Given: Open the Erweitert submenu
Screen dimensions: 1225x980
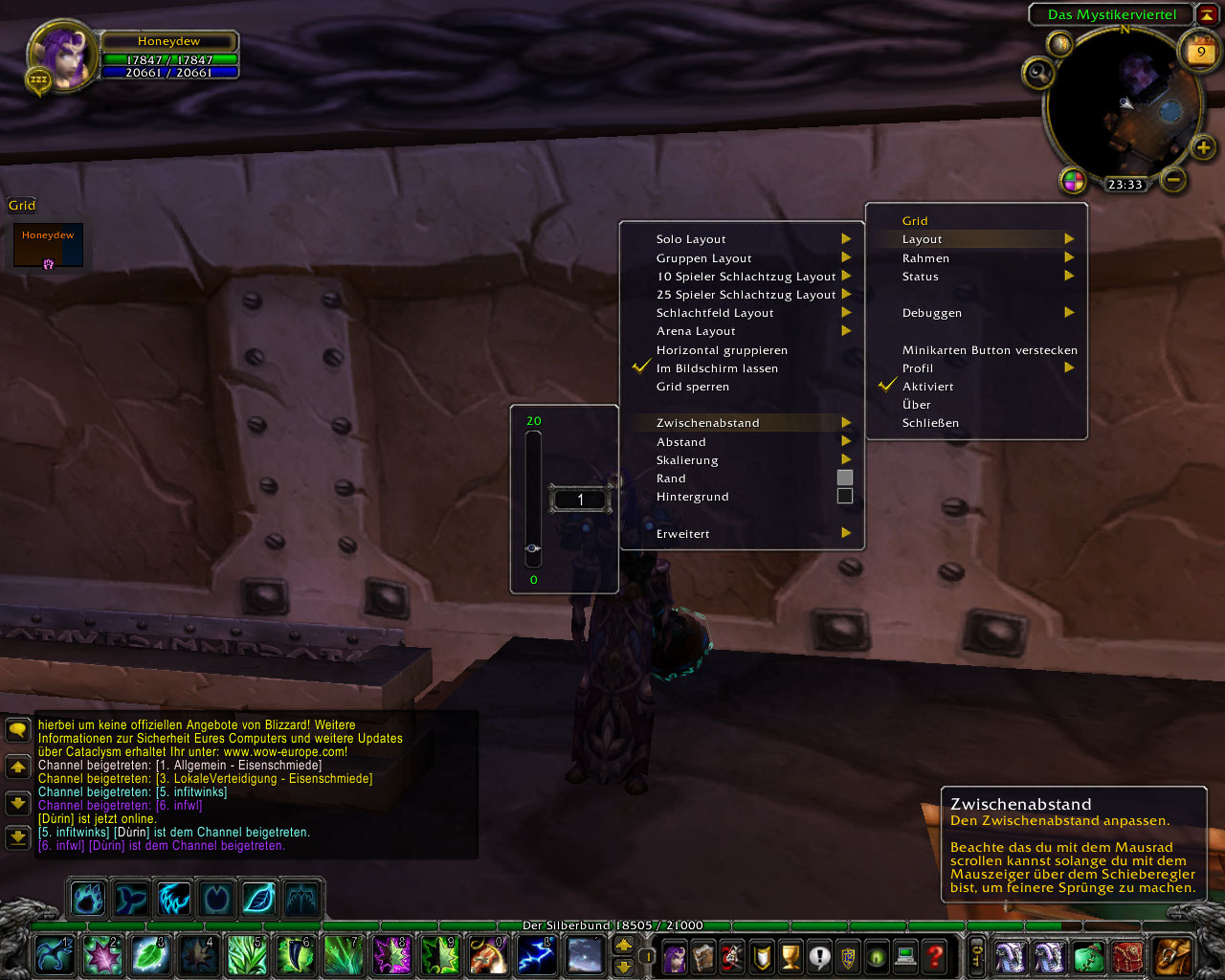Looking at the screenshot, I should coord(683,534).
